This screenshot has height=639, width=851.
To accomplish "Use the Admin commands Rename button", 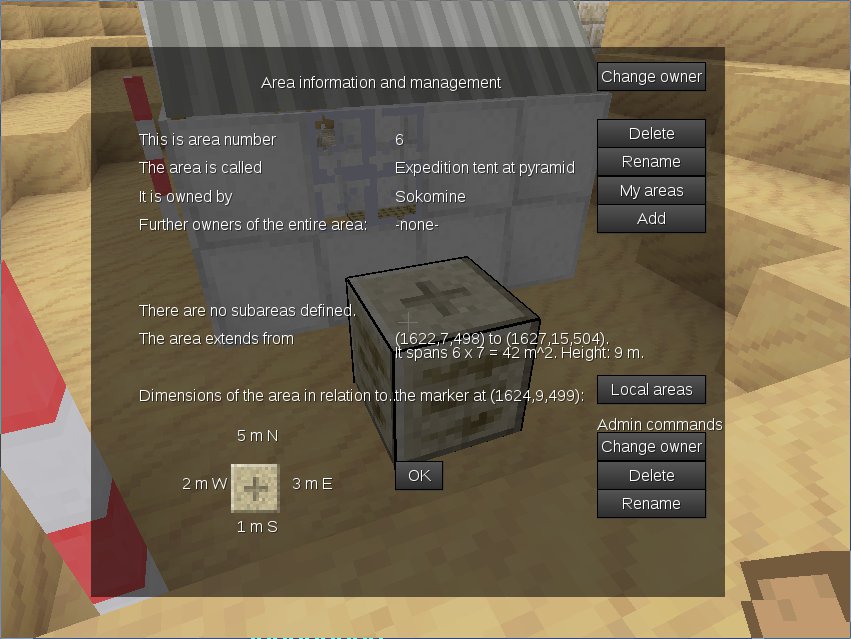I will [x=651, y=503].
